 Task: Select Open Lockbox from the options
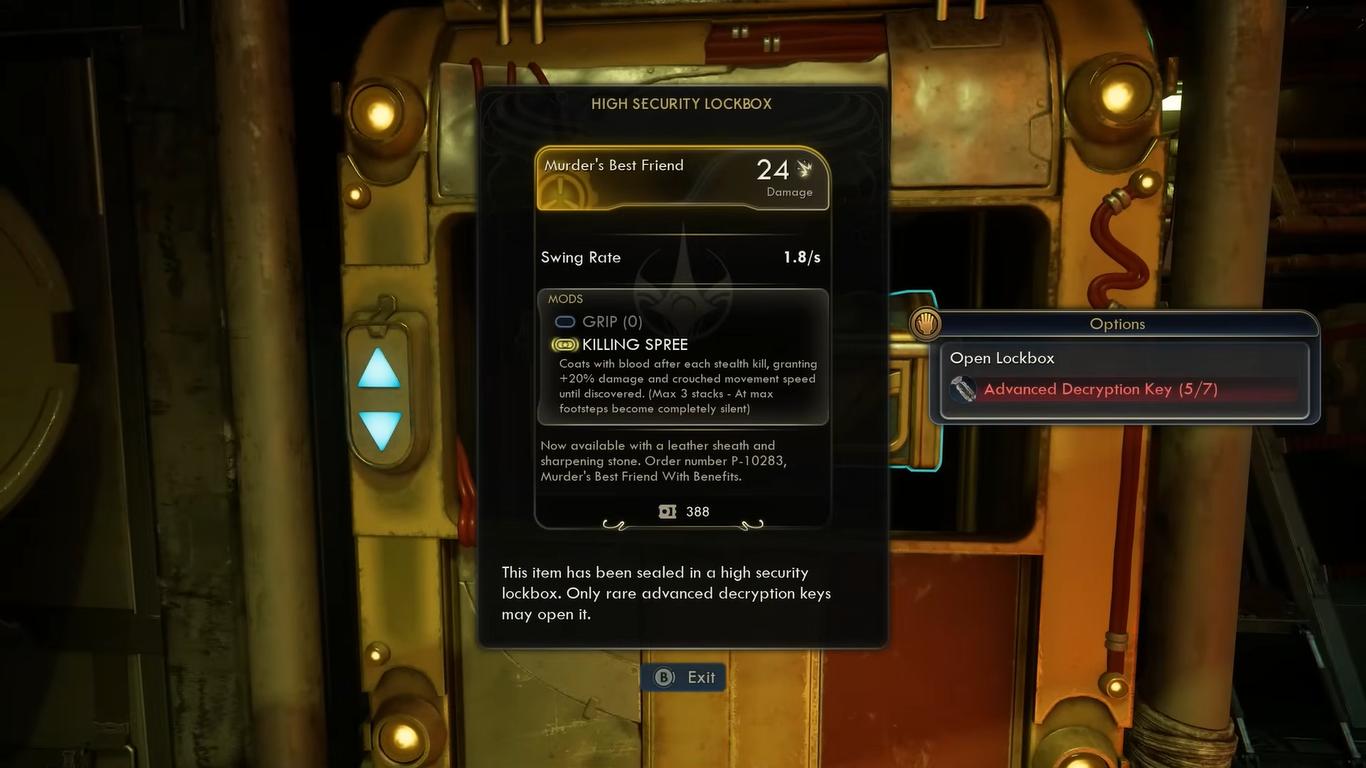[1002, 357]
